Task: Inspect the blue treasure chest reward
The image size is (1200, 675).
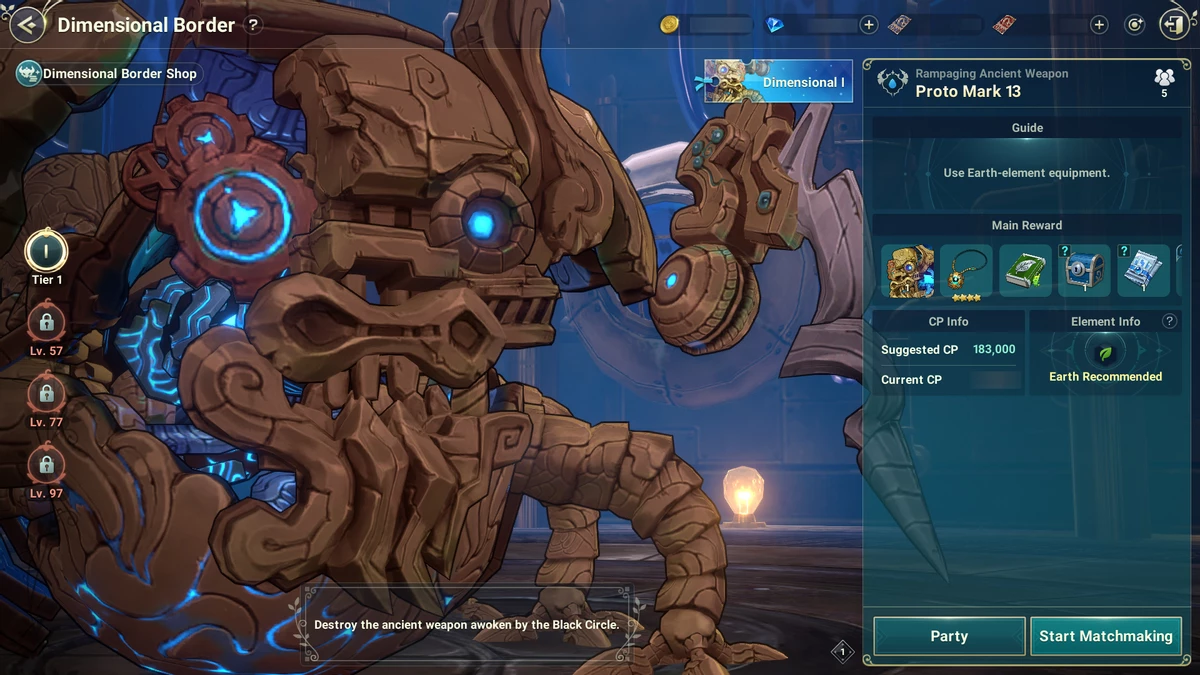Action: tap(1084, 271)
